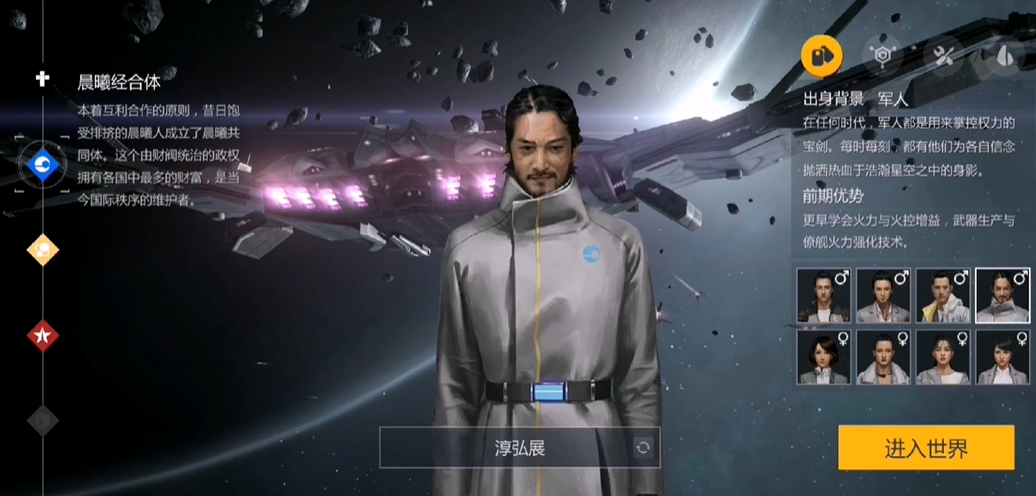
Task: Pick the third female portrait
Action: [943, 357]
